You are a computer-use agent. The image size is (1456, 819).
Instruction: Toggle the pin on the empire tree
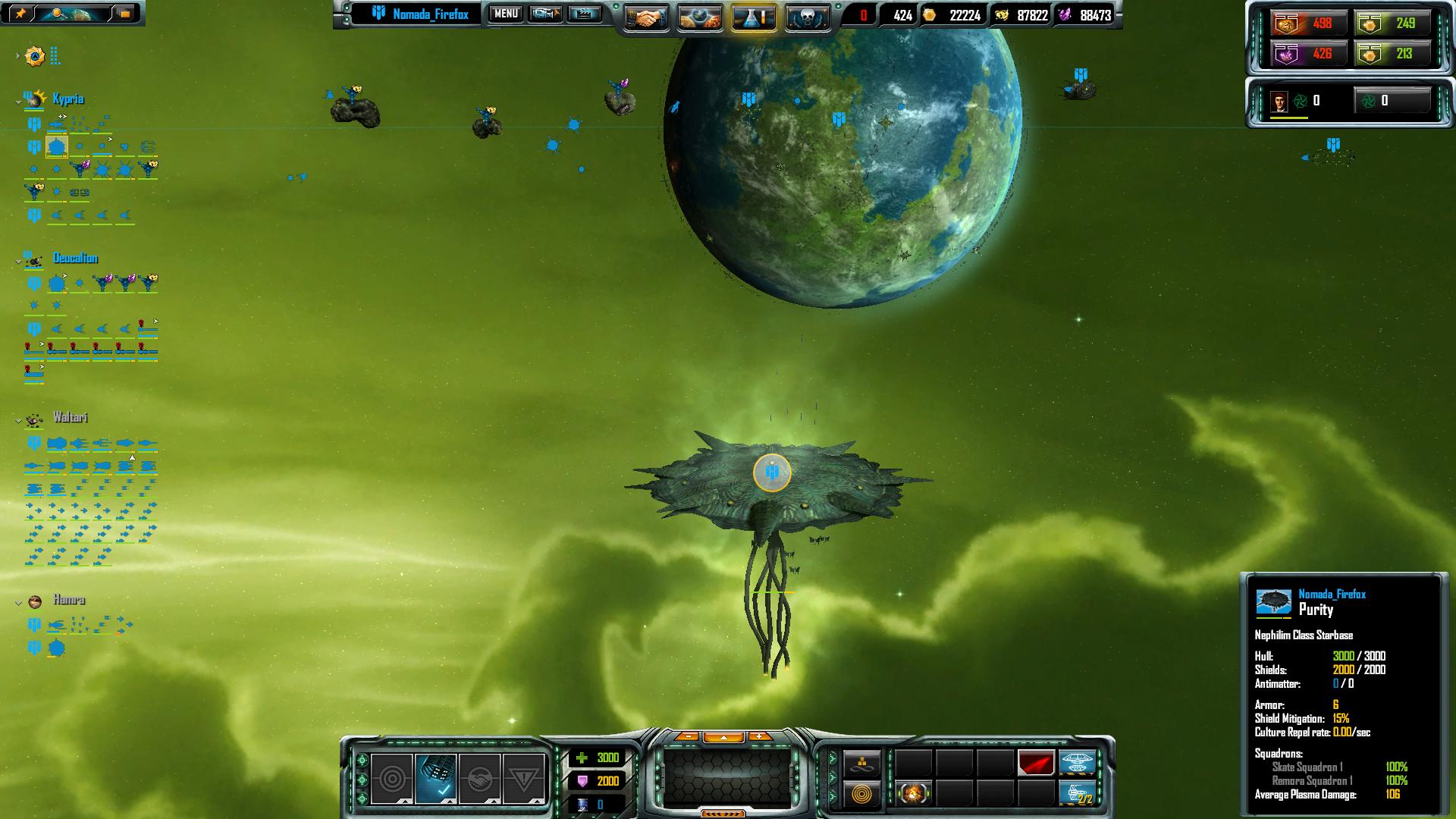pos(20,13)
